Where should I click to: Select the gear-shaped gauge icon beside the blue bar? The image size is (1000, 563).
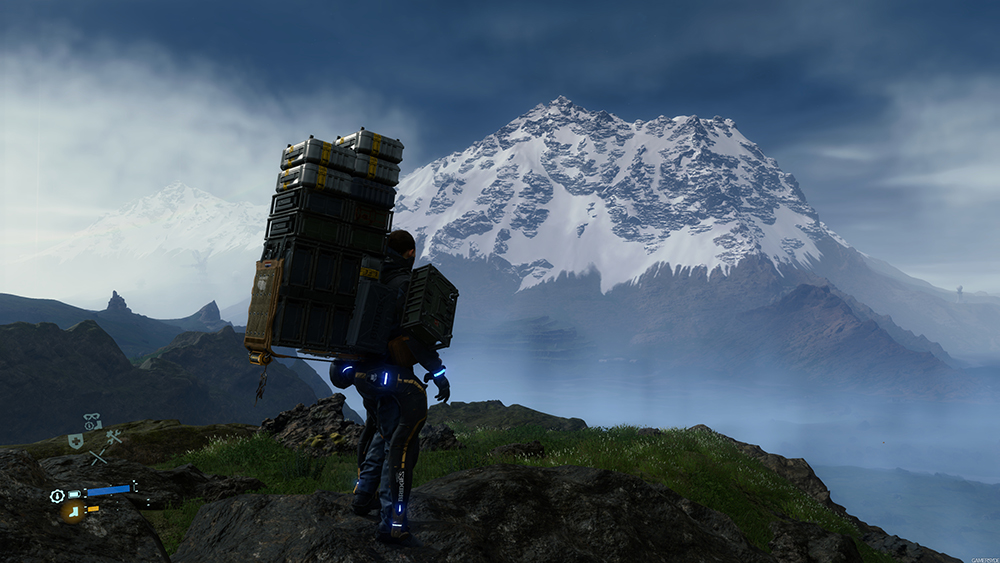click(x=58, y=495)
